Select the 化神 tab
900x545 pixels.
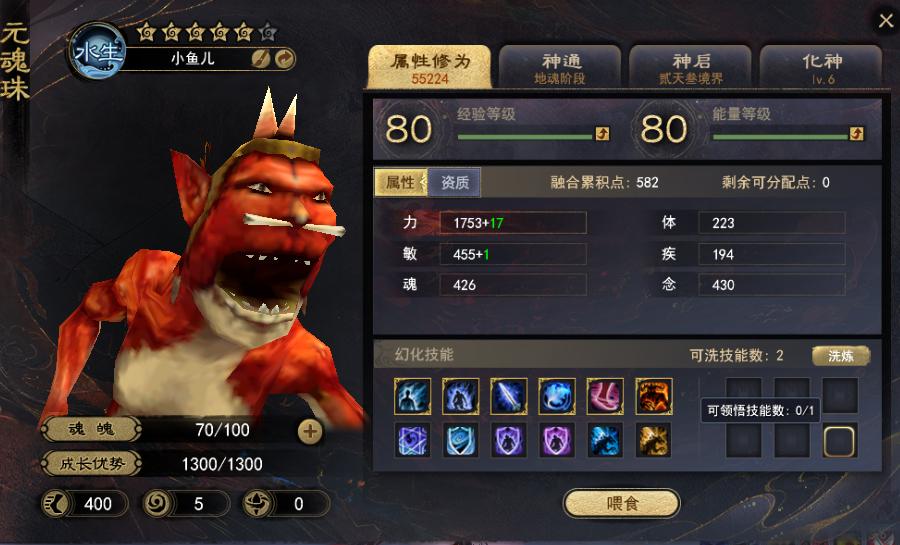(x=820, y=67)
